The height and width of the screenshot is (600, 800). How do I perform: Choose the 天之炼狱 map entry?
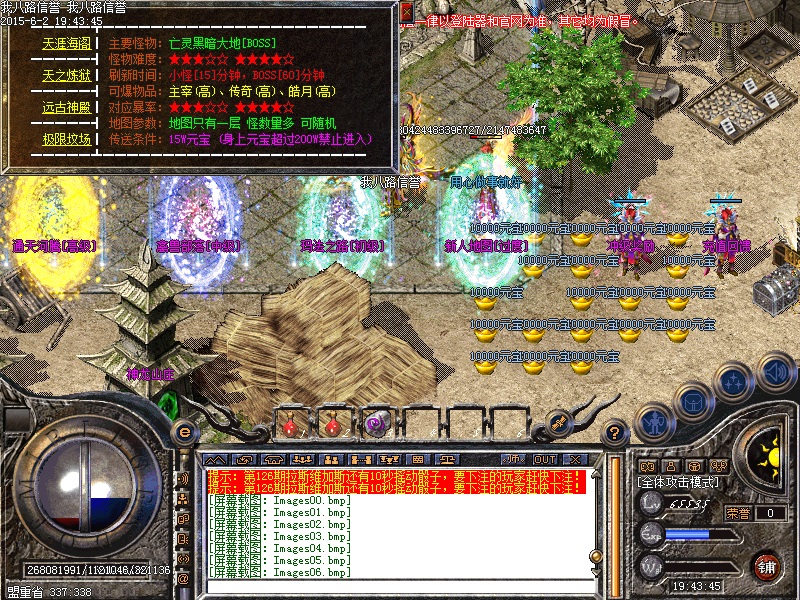tap(67, 75)
